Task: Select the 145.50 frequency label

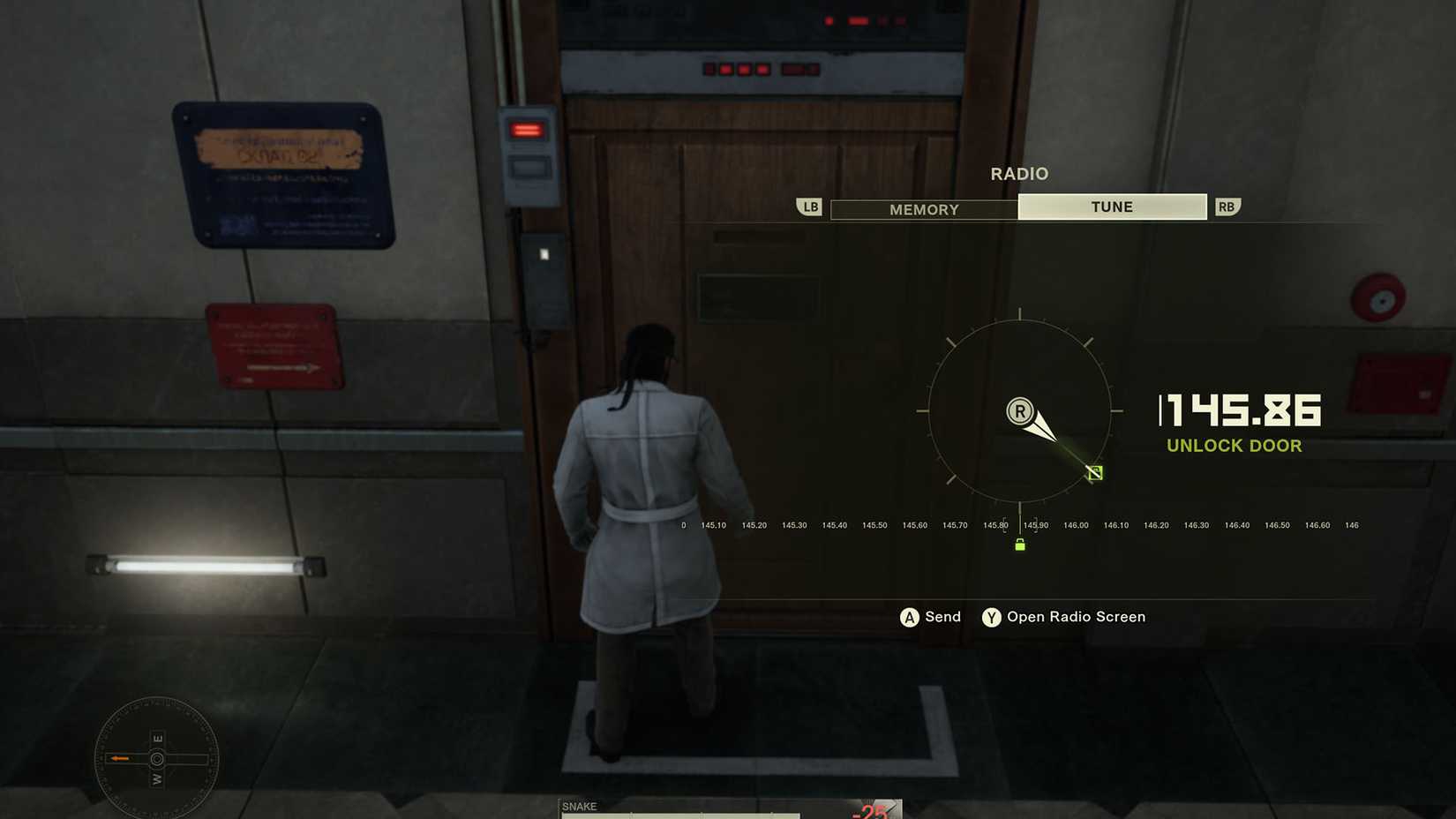Action: pyautogui.click(x=874, y=524)
